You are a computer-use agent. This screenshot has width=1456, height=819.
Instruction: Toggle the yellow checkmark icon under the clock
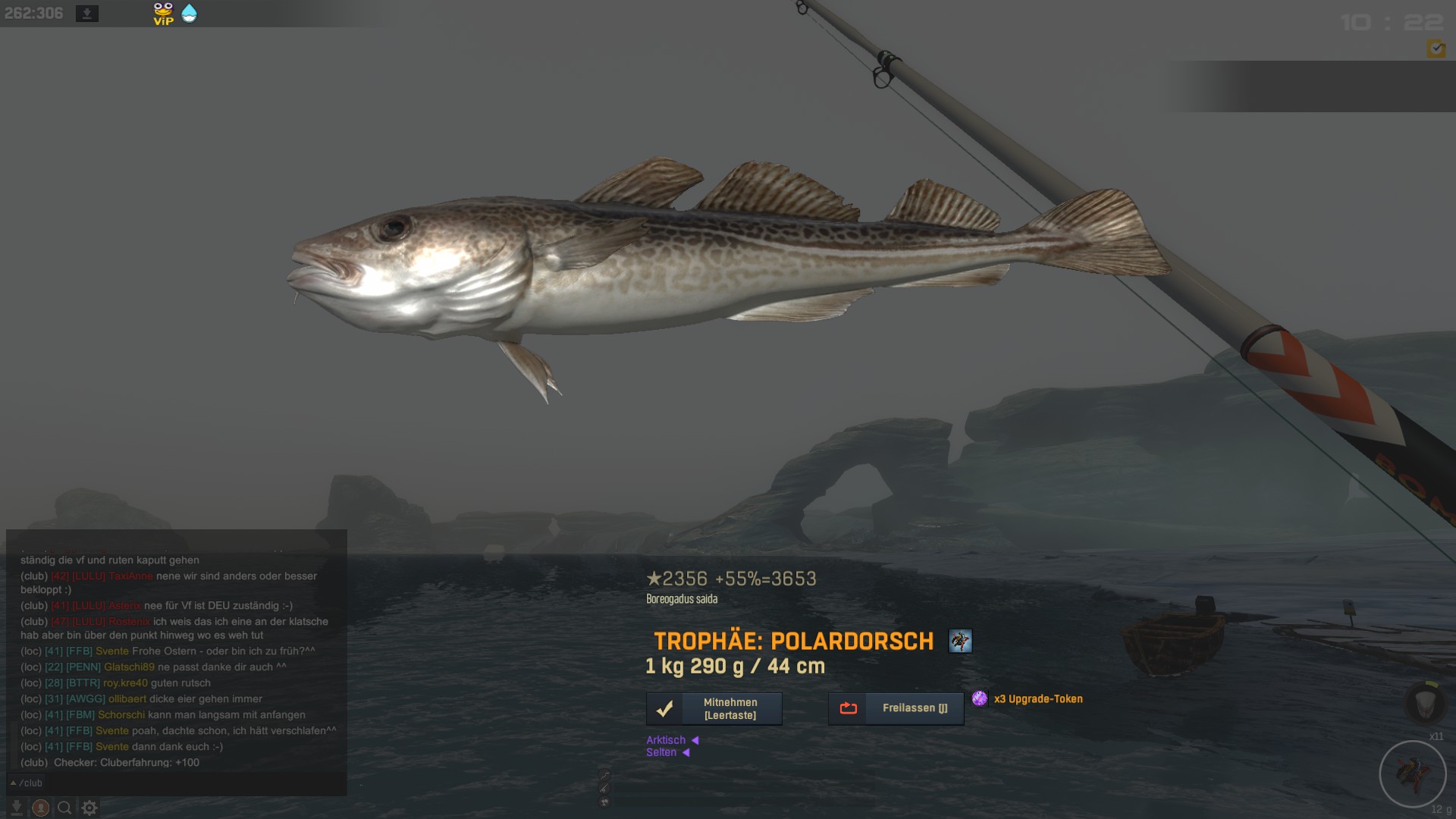(x=1436, y=49)
